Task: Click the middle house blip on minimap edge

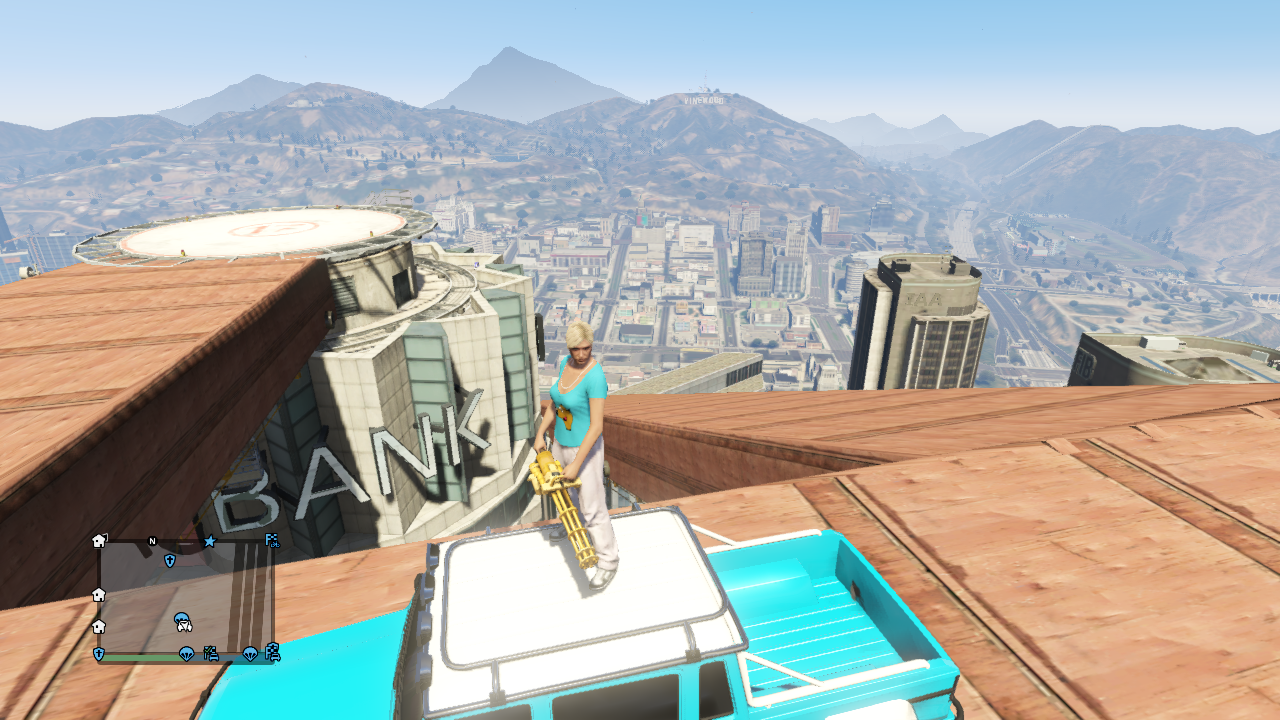Action: (x=98, y=594)
